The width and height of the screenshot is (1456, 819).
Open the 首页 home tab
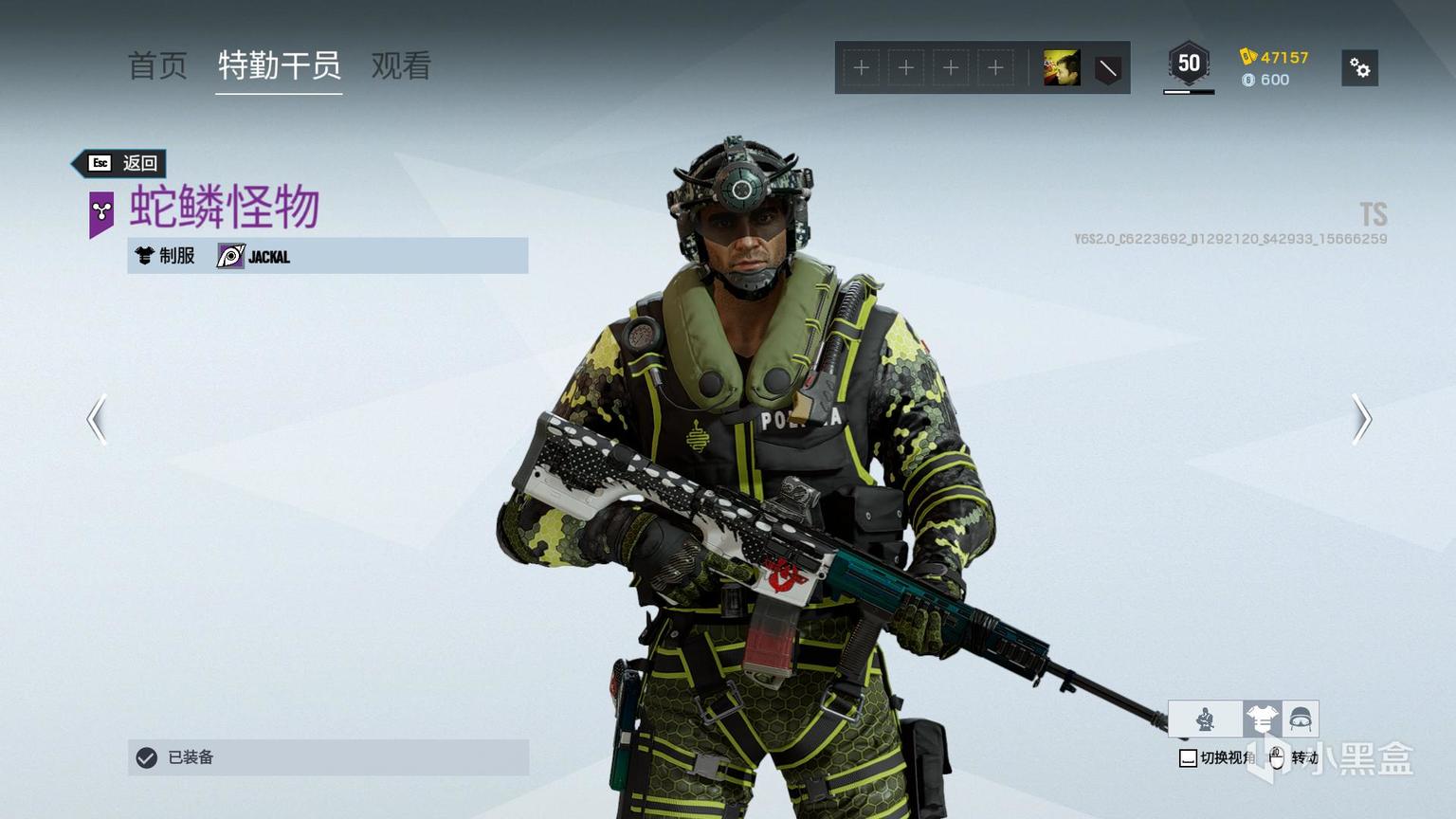pyautogui.click(x=157, y=65)
